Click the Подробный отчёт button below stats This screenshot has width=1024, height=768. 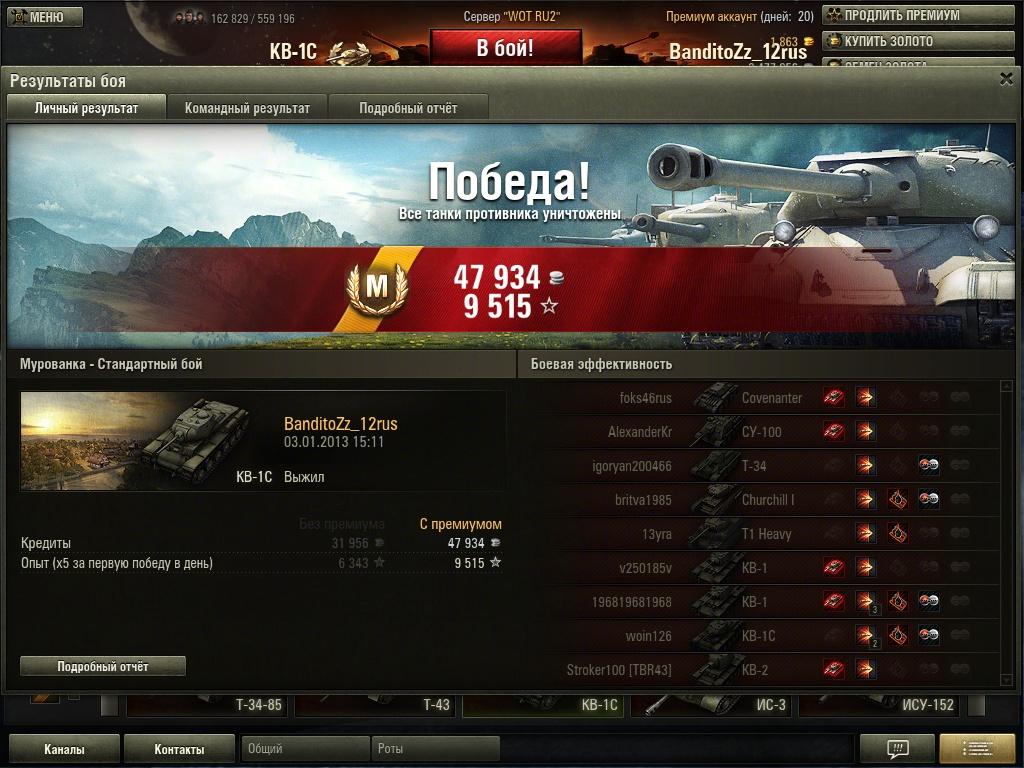pos(103,666)
